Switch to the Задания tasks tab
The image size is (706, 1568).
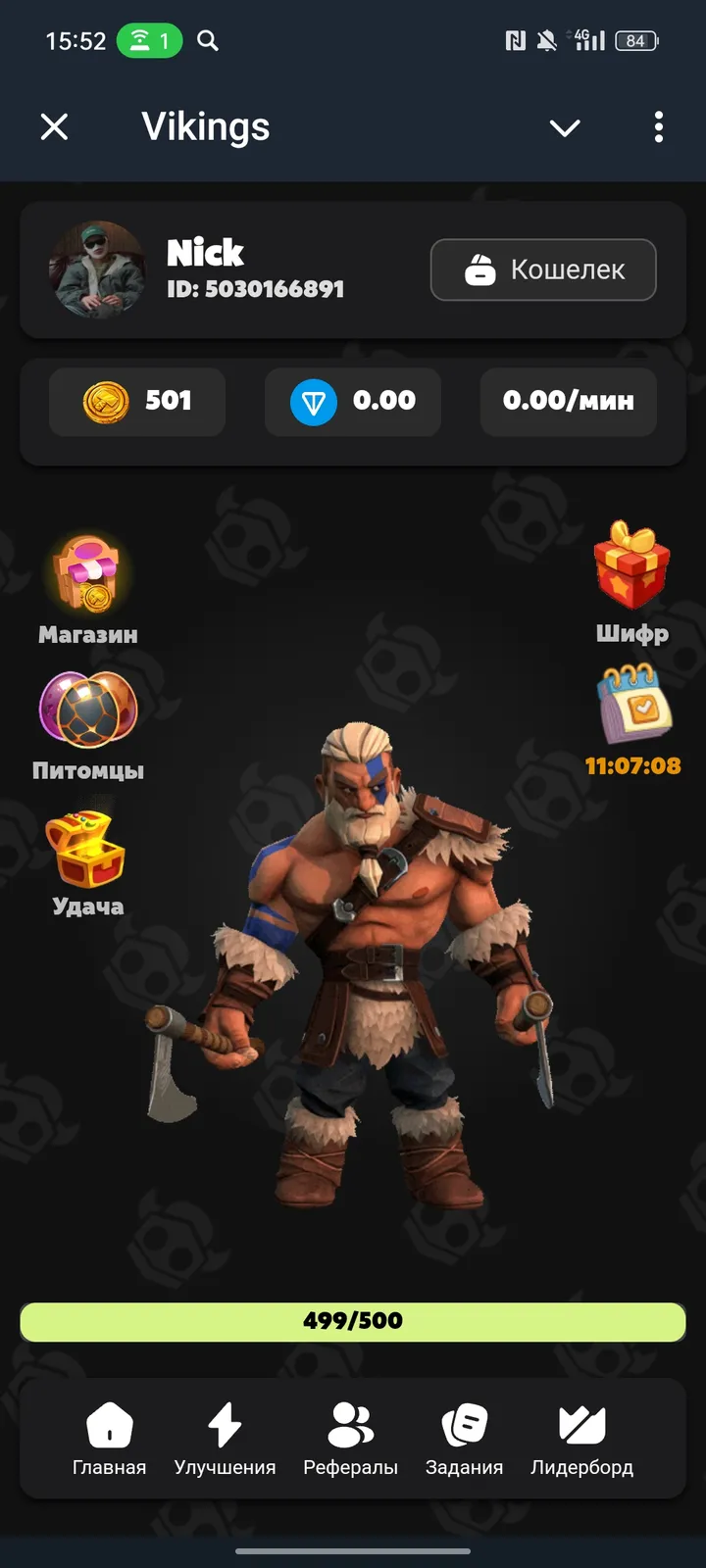(x=464, y=1438)
